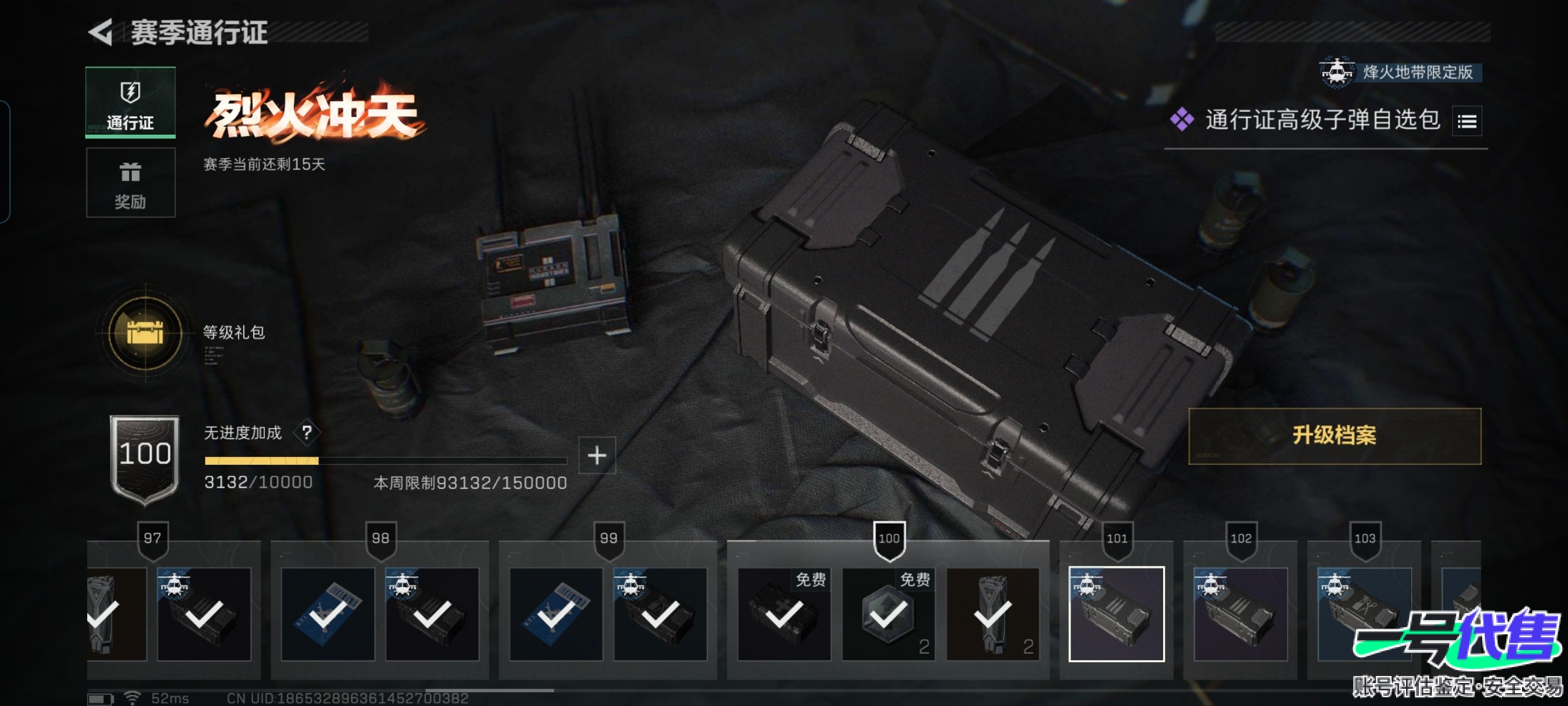The image size is (1568, 706).
Task: Choose the level 103 premium reward tile
Action: (1364, 614)
